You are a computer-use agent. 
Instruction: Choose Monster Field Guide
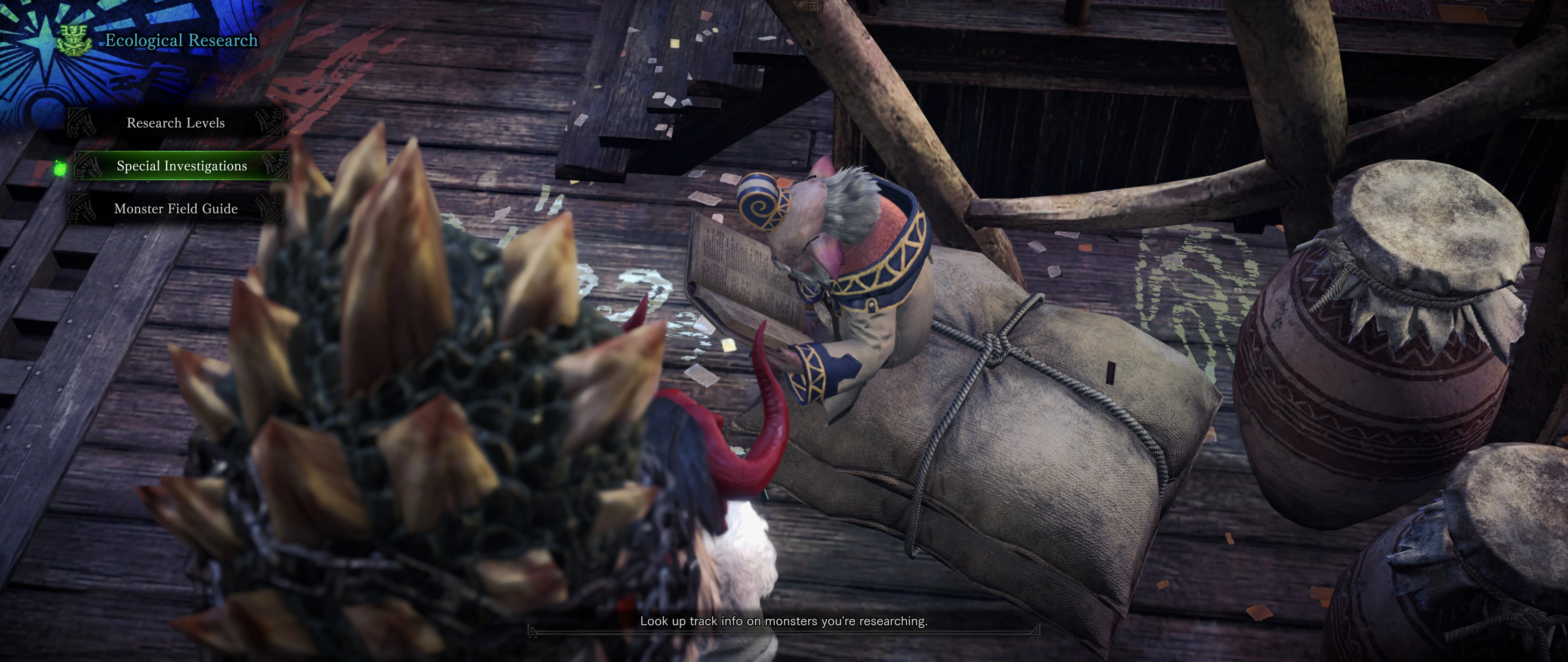click(175, 209)
